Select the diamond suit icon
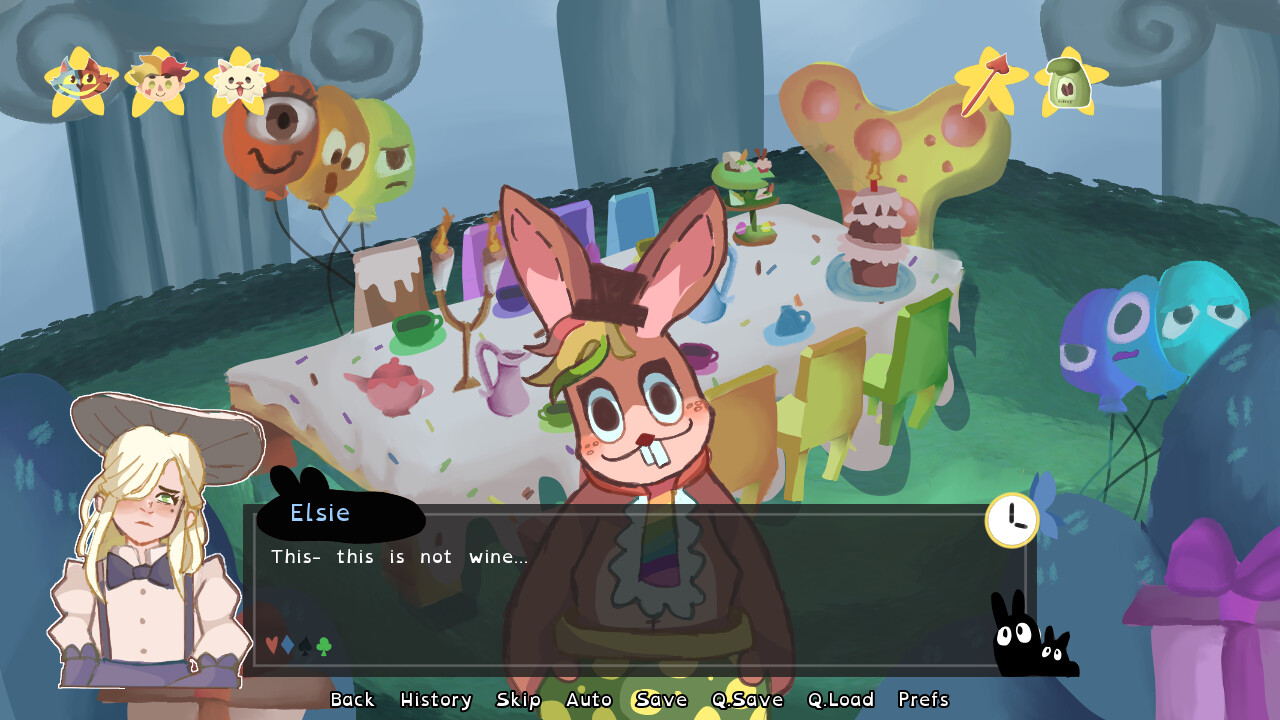1280x720 pixels. [x=287, y=645]
